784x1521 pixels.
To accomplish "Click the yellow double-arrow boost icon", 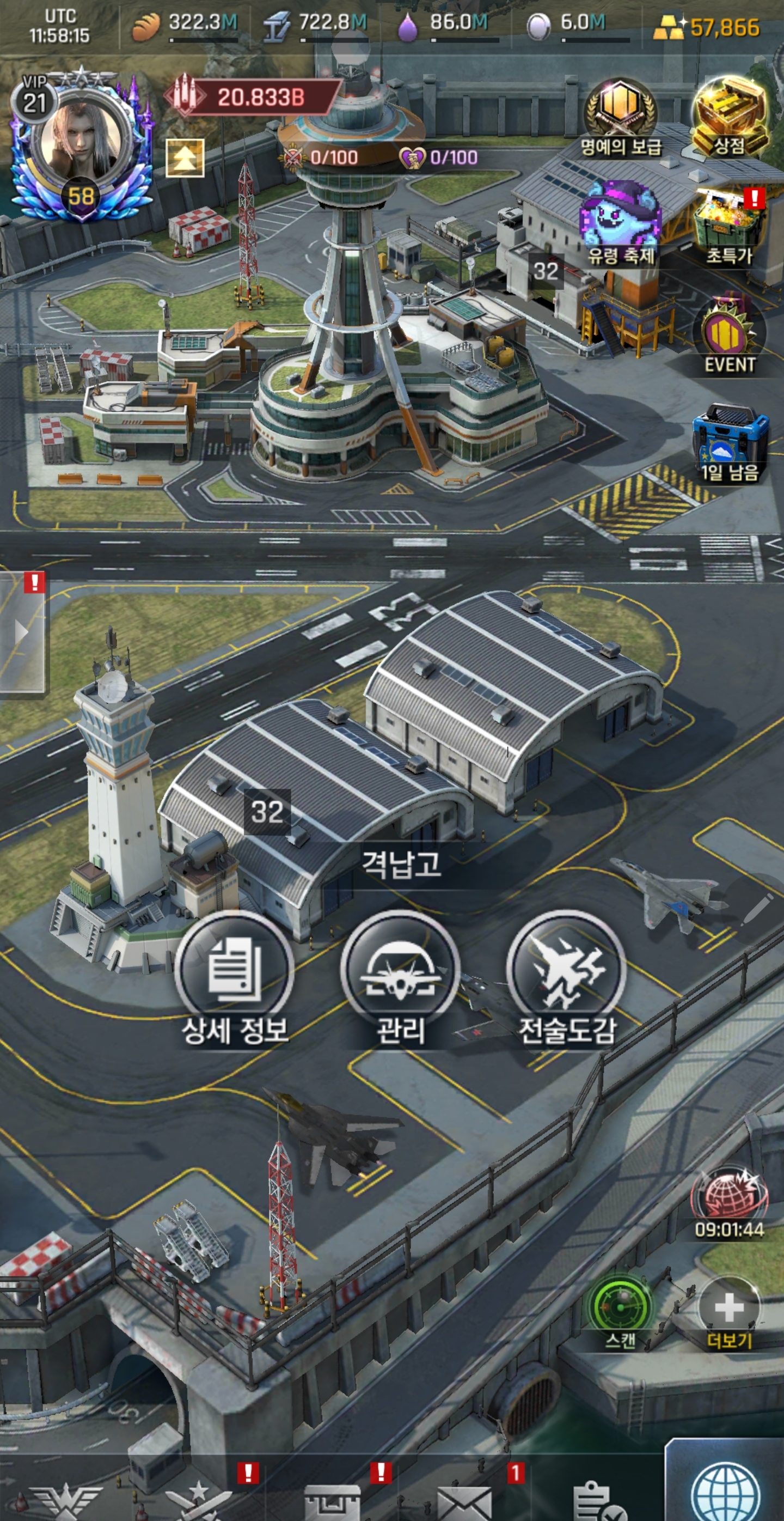I will click(x=185, y=157).
